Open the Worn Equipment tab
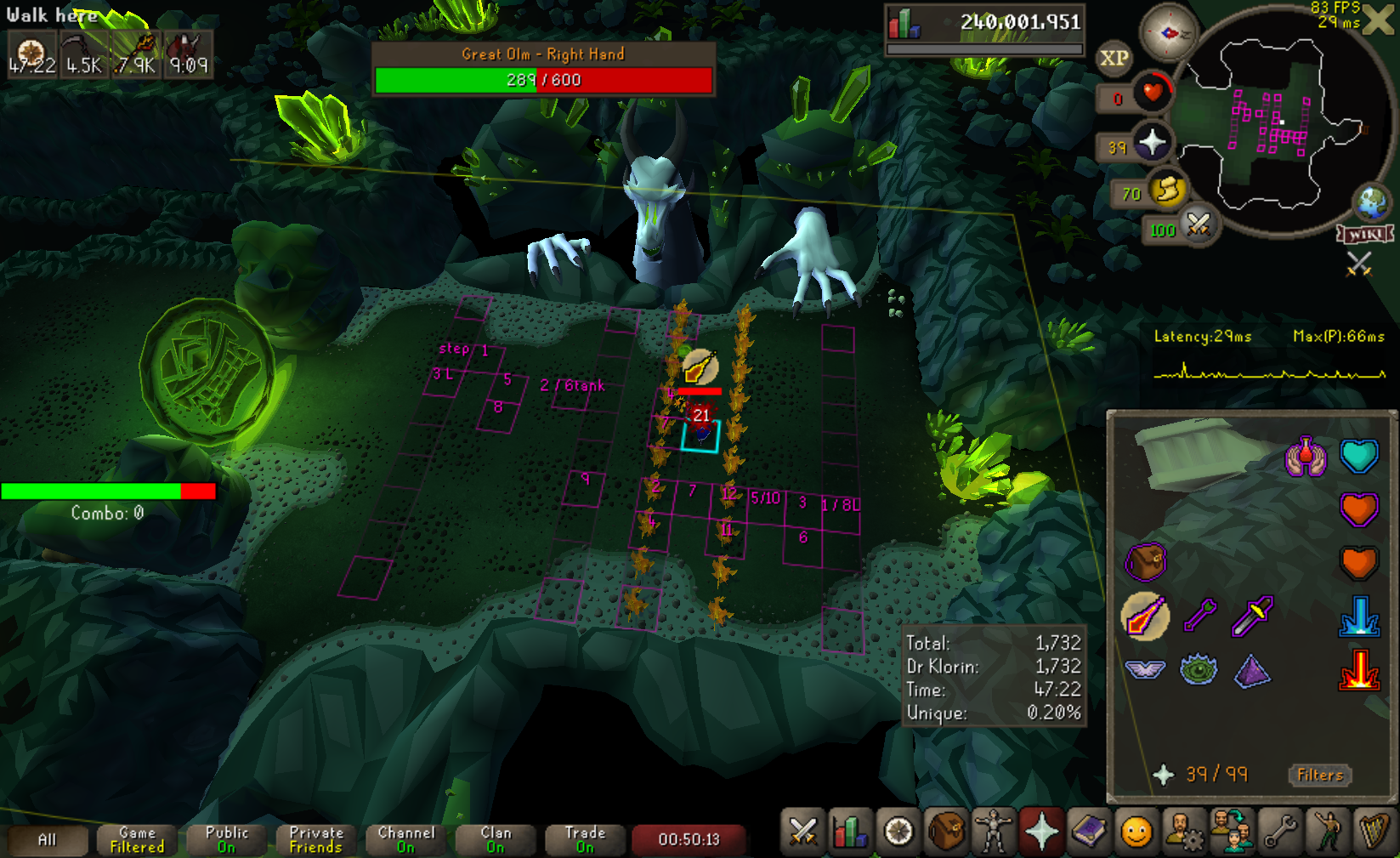Screen dimensions: 1400x858 993,832
